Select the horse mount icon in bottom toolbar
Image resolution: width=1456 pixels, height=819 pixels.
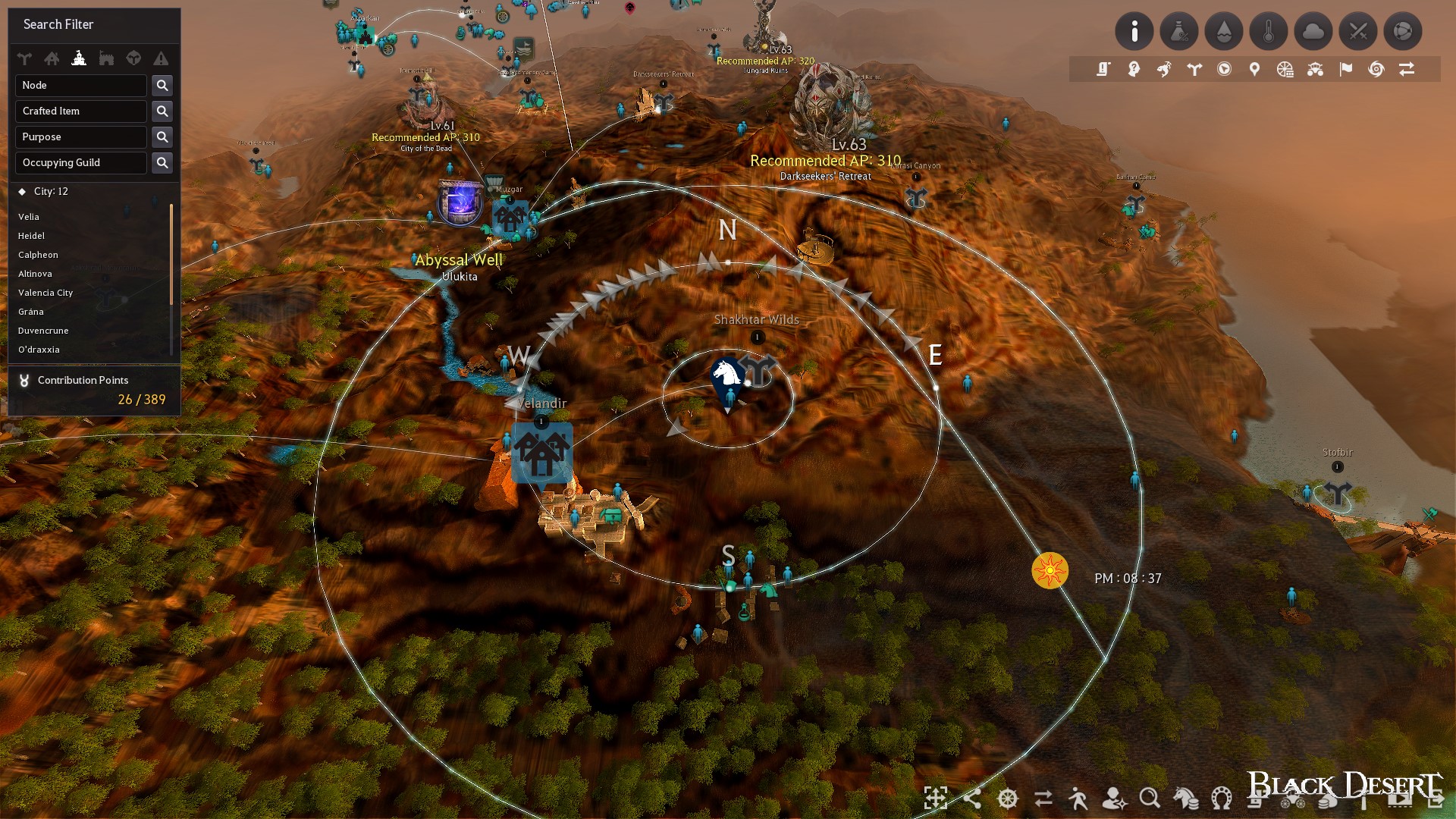1185,799
